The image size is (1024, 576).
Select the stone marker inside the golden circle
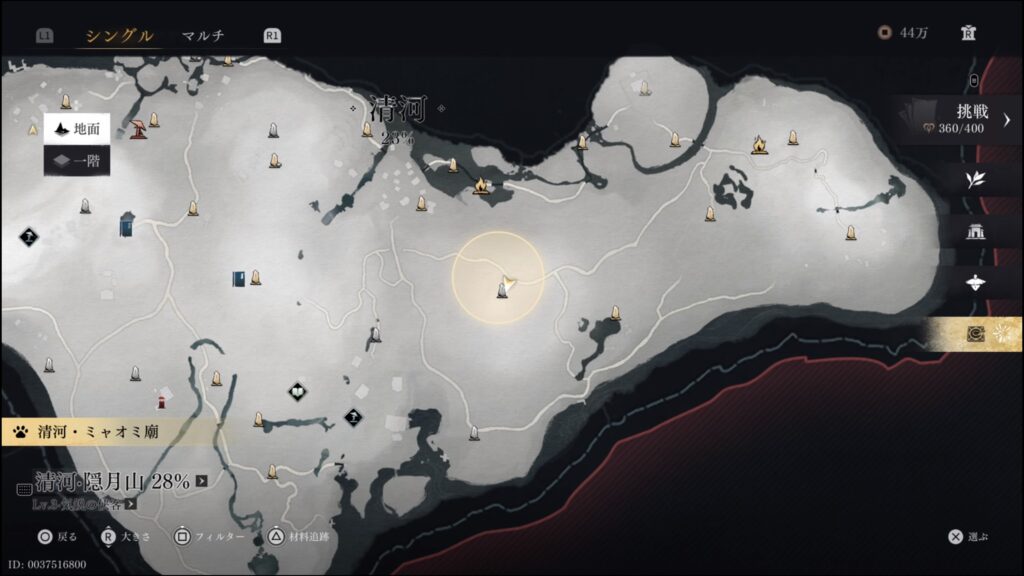click(502, 290)
